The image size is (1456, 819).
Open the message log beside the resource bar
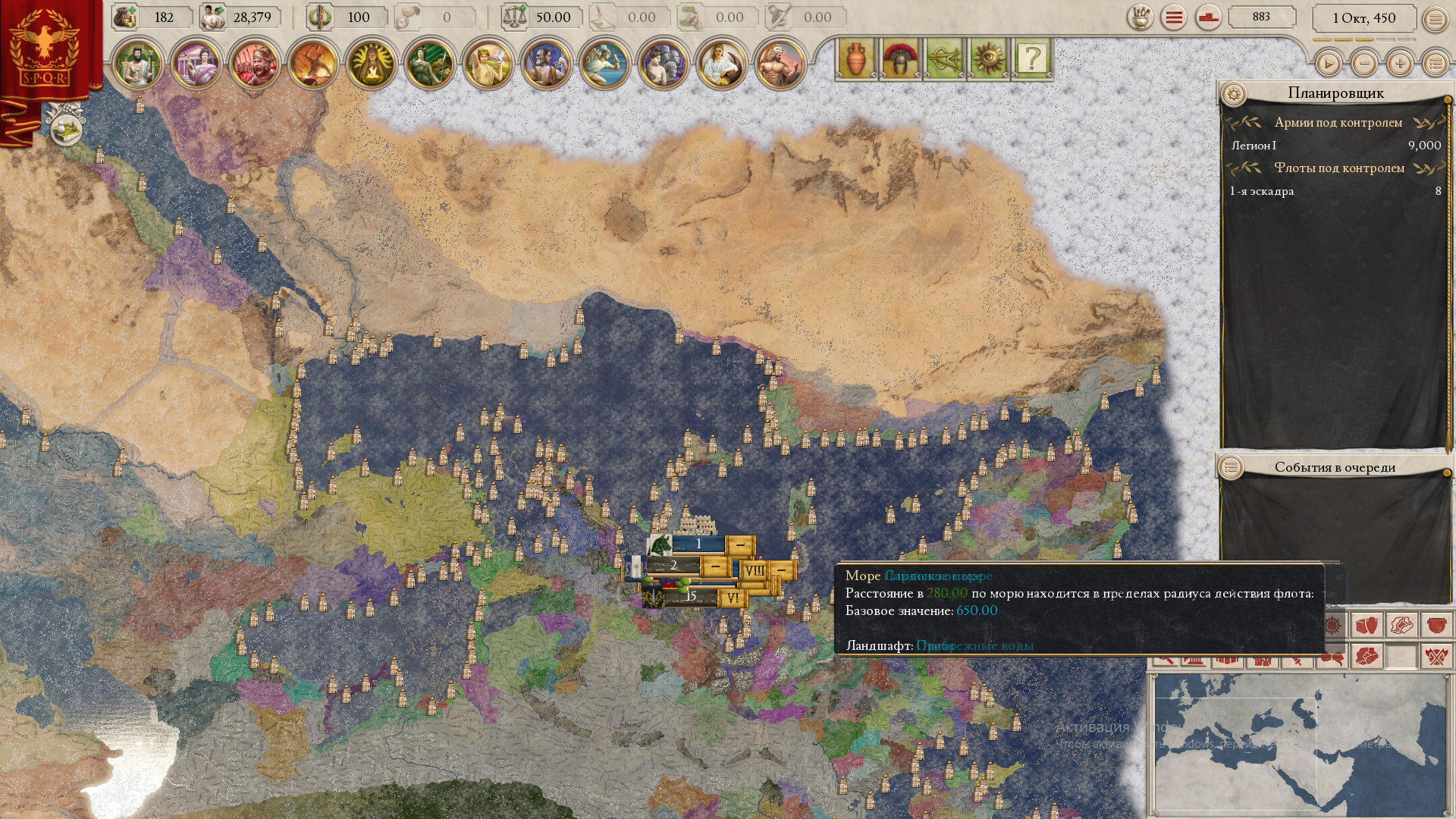pos(1172,17)
